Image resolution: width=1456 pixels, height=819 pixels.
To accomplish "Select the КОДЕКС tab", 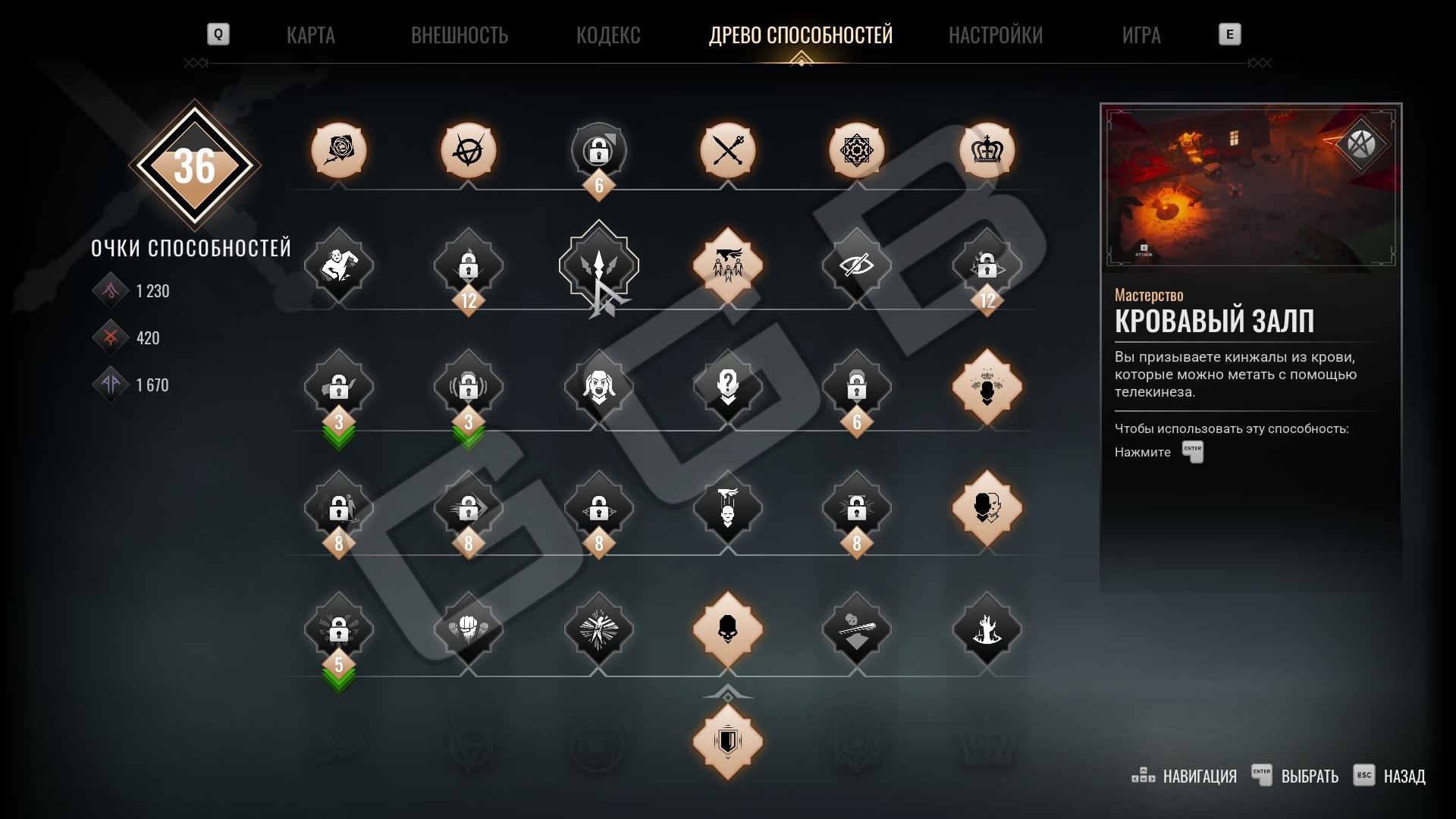I will [608, 35].
